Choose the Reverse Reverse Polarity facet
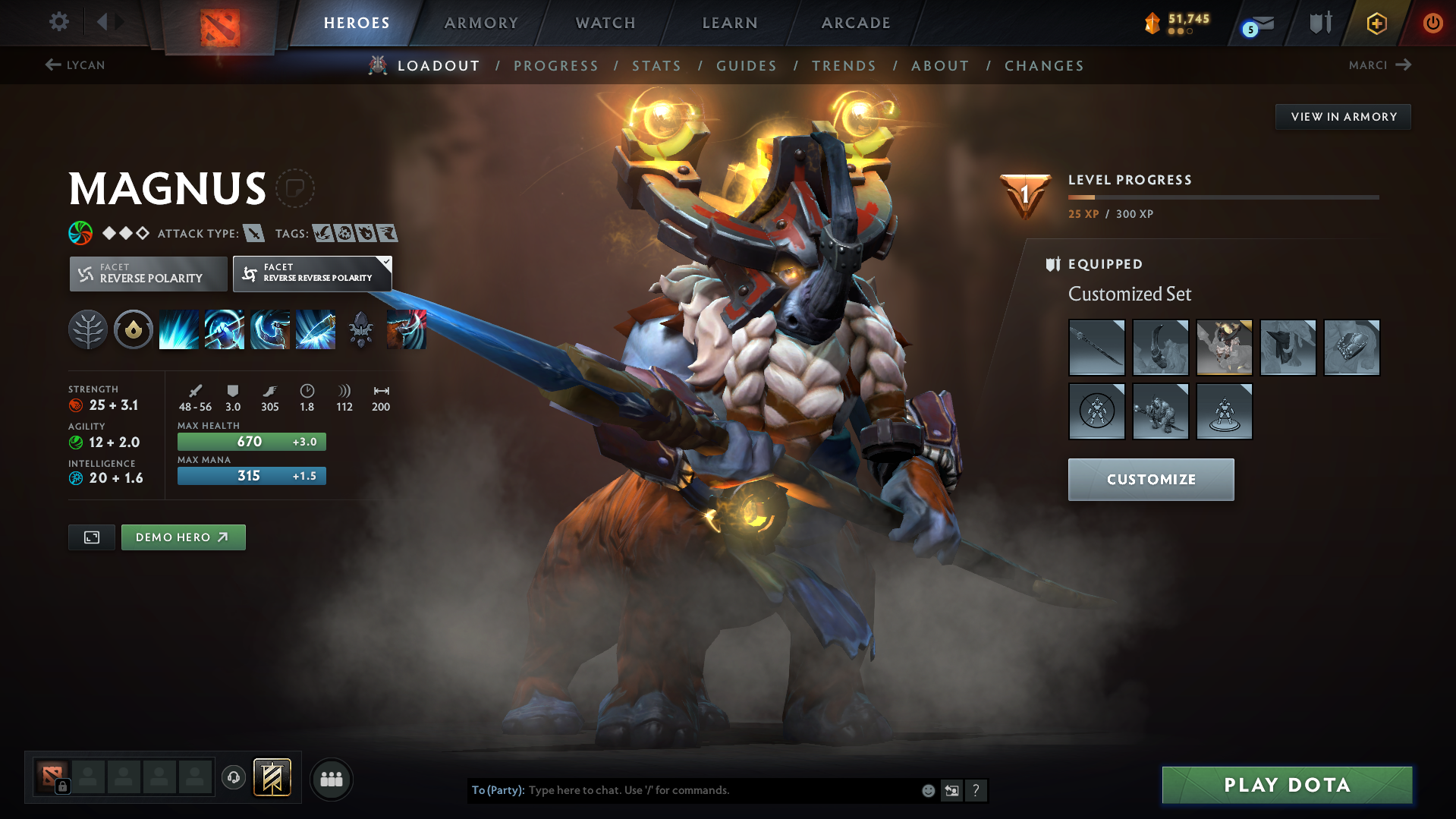Image resolution: width=1456 pixels, height=819 pixels. point(312,273)
